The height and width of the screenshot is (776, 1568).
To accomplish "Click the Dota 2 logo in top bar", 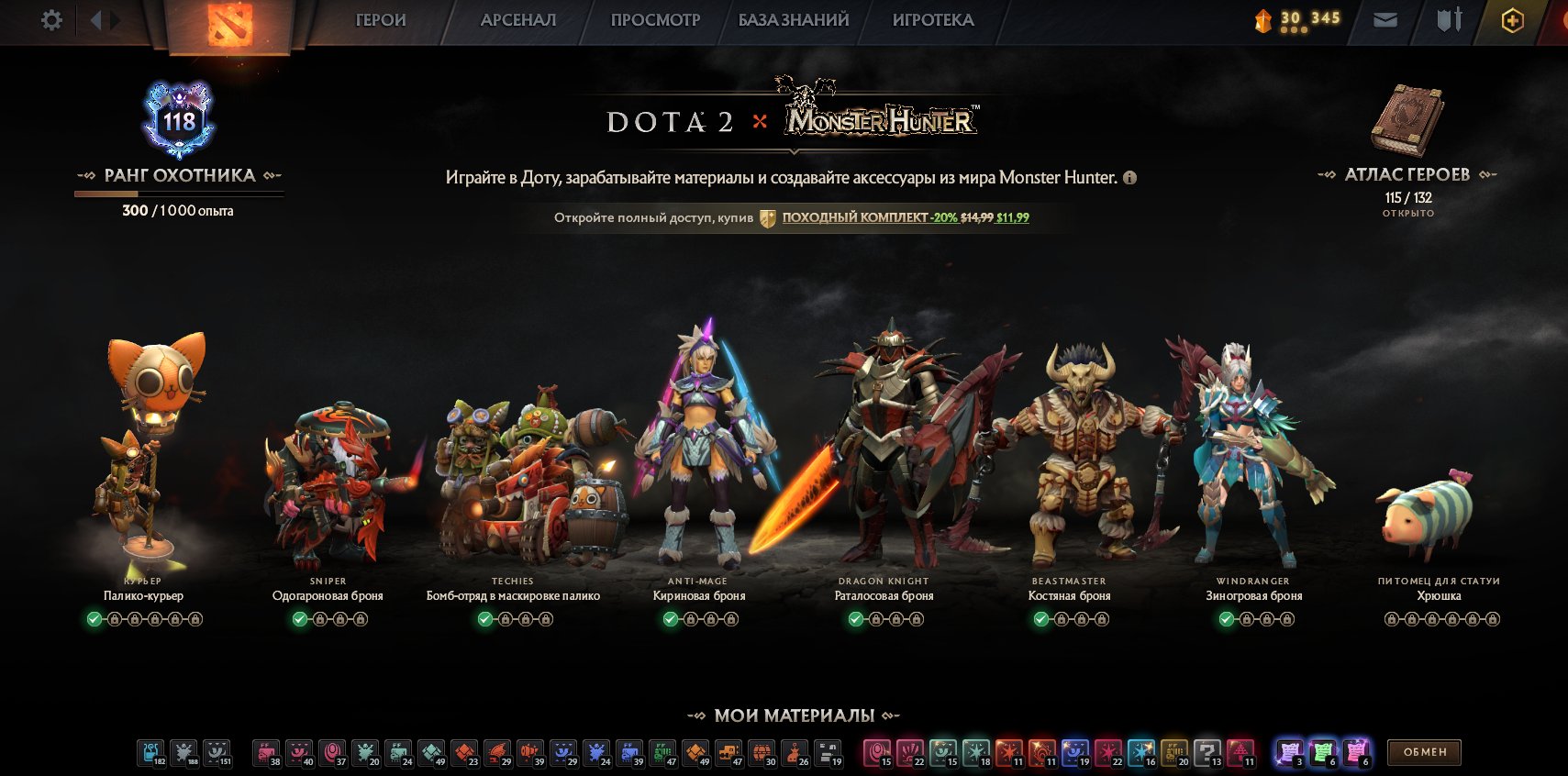I will pos(230,20).
